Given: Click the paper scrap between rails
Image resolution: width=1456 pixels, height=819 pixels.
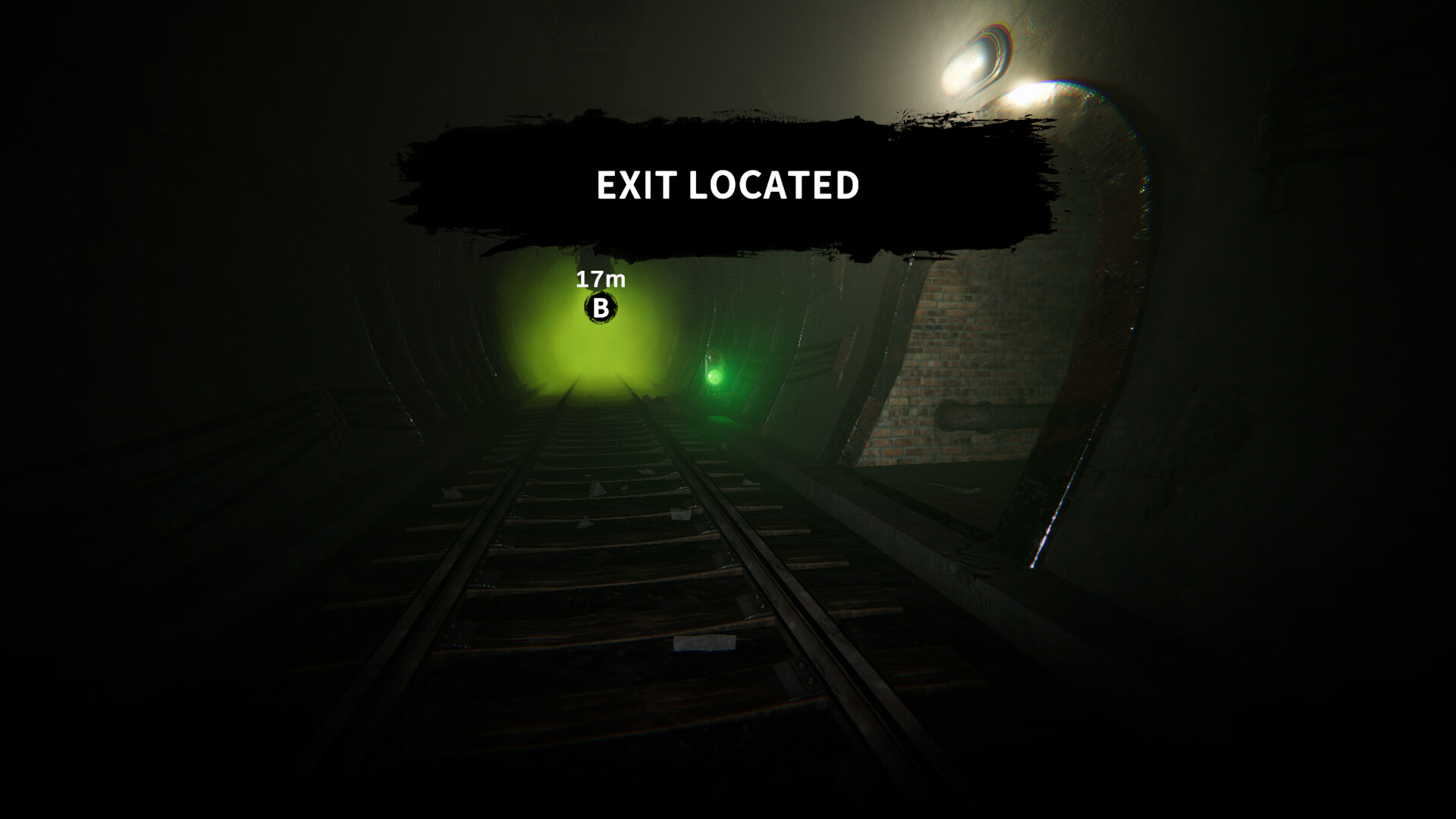Looking at the screenshot, I should pos(704,642).
